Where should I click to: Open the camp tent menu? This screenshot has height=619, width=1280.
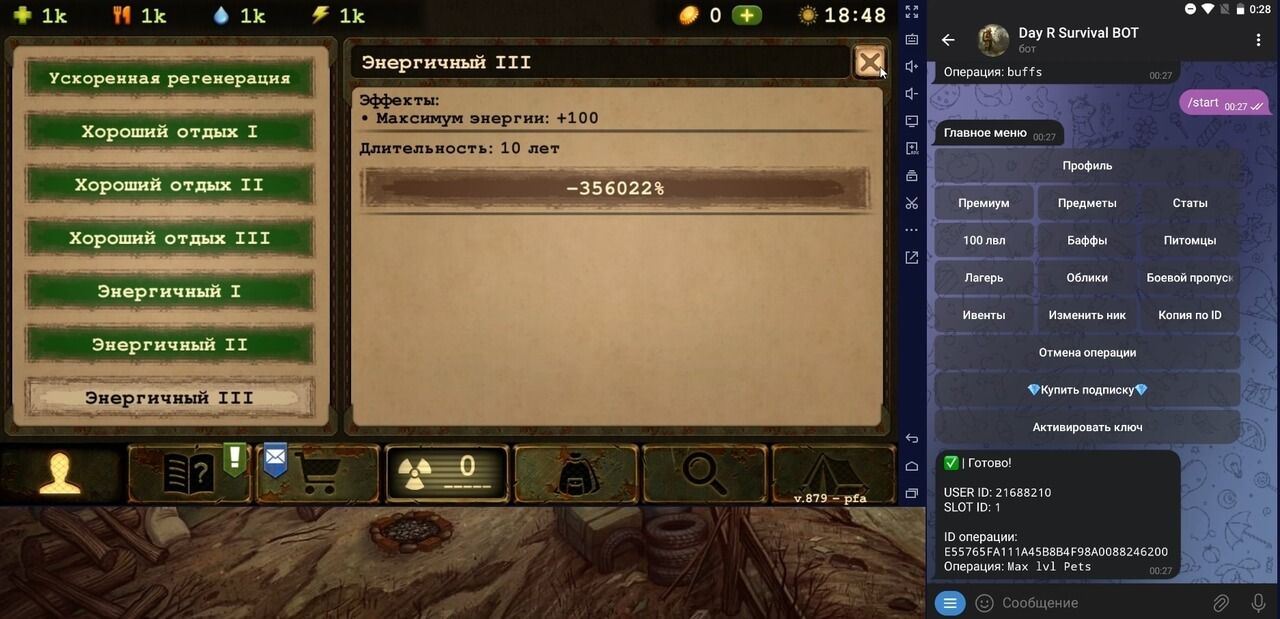(x=832, y=473)
